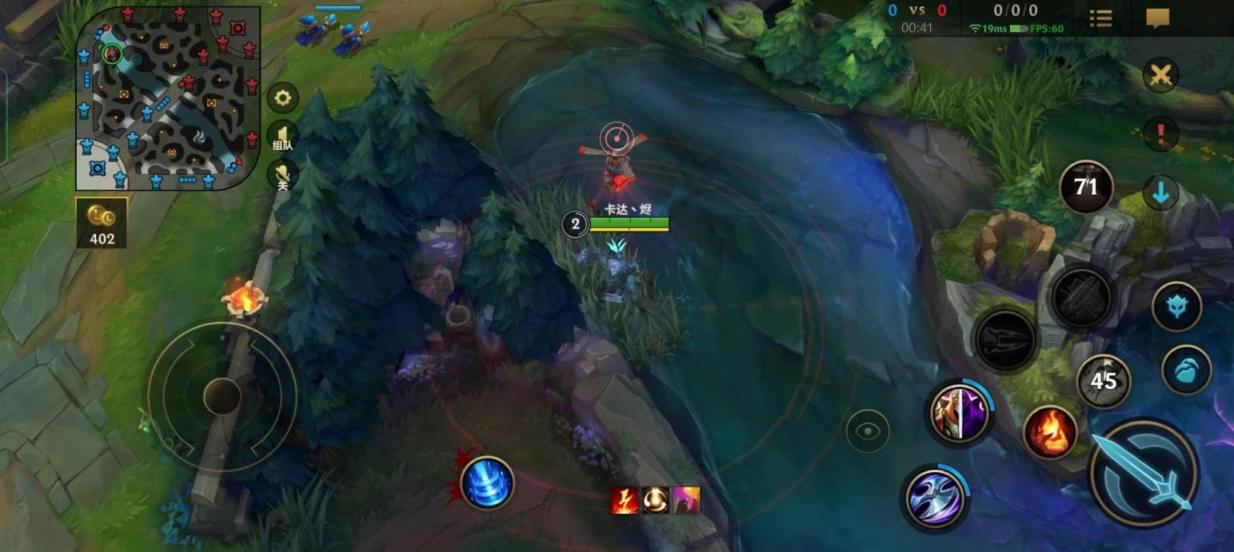Open settings via the gear icon
This screenshot has height=552, width=1234.
[283, 97]
